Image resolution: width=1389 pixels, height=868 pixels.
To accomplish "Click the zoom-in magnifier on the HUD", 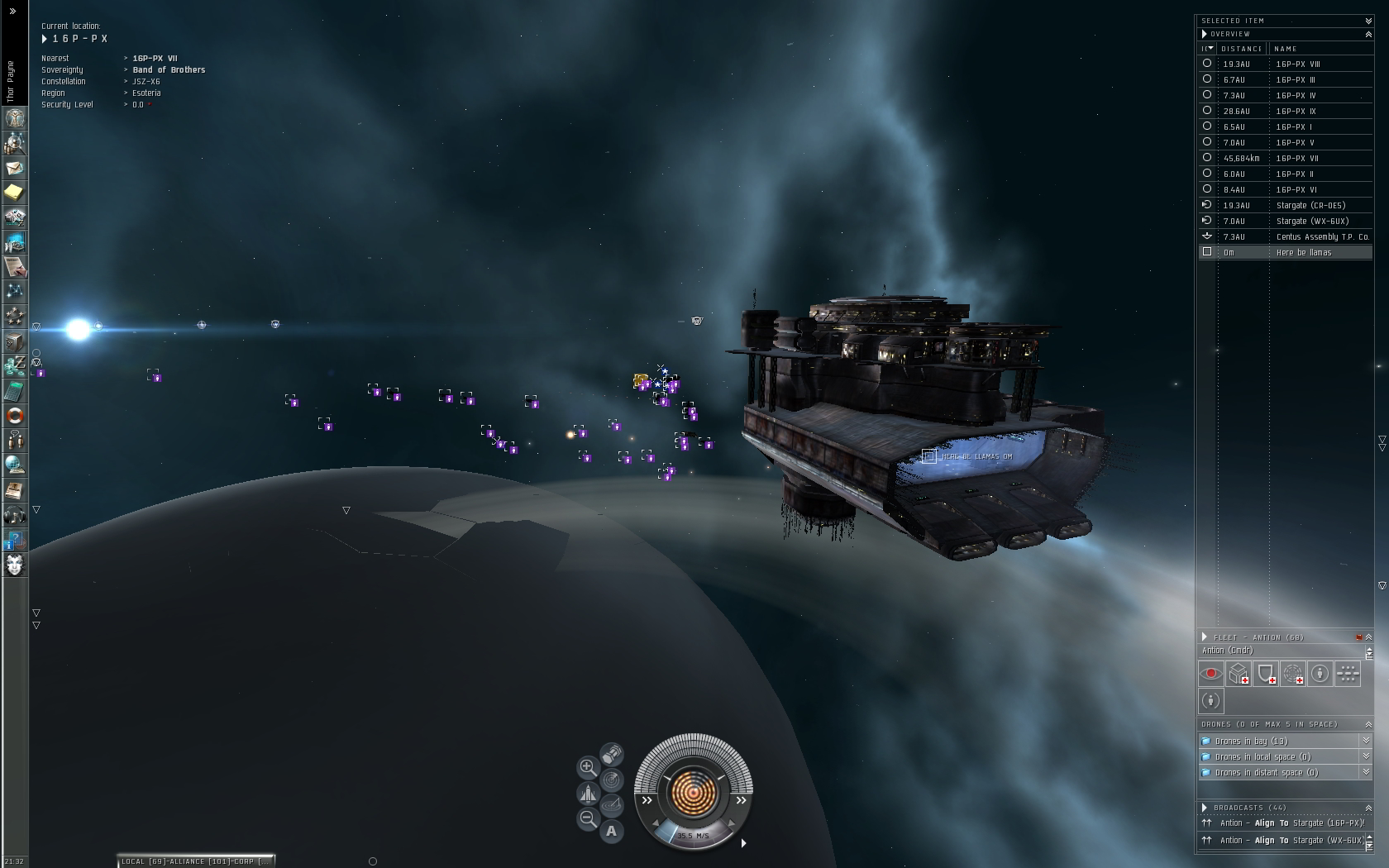I will (x=588, y=767).
